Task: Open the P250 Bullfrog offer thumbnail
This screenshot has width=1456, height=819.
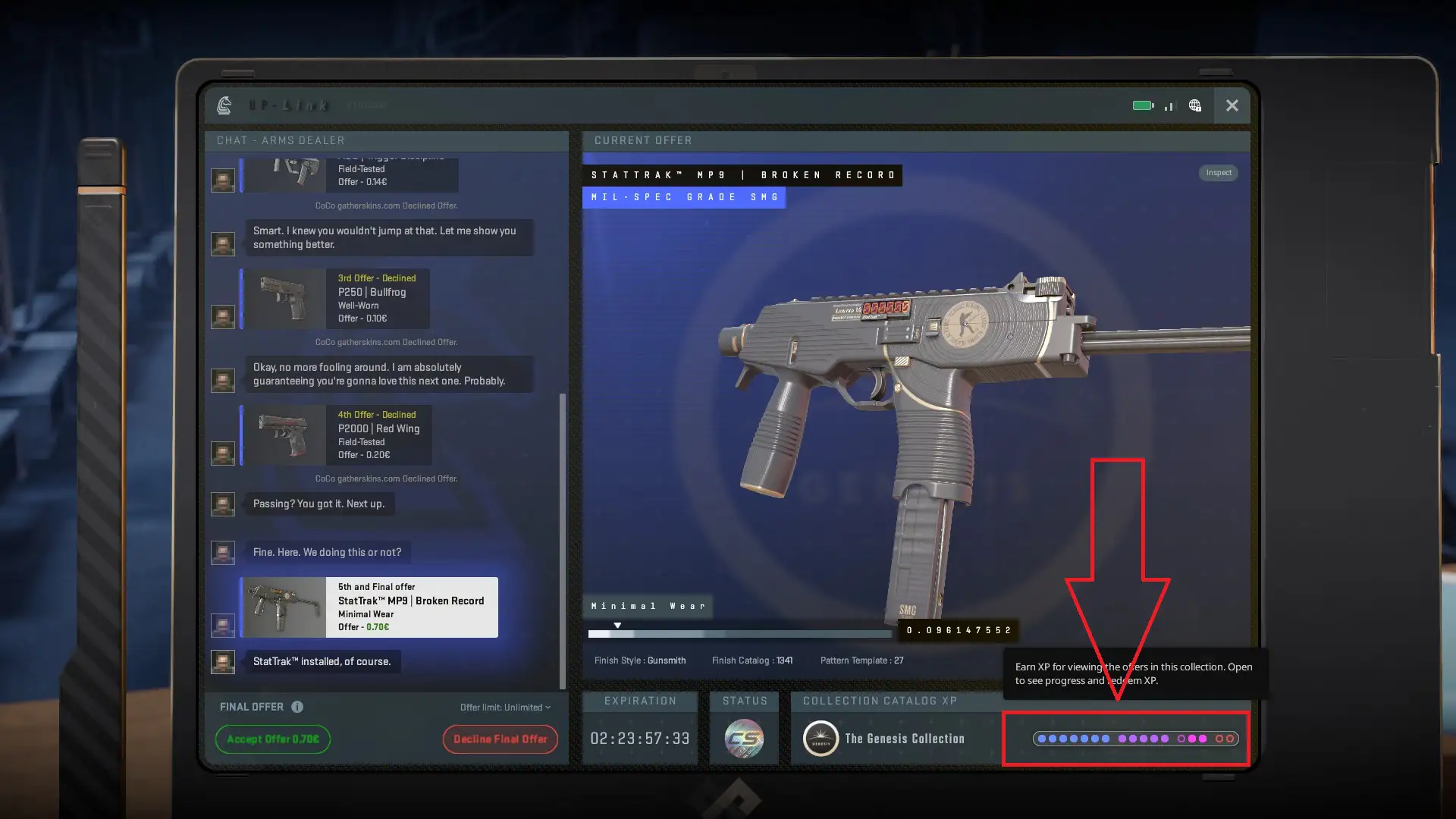Action: 284,299
